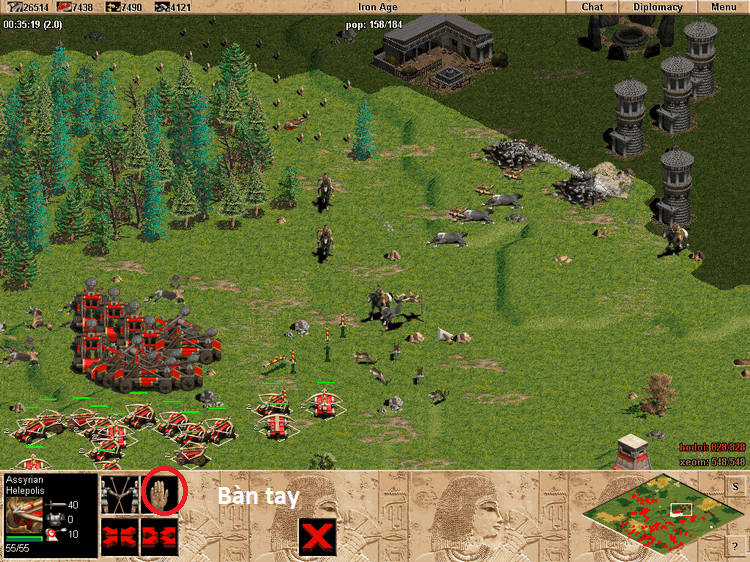Toggle the S score button beside minimap
Viewport: 750px width, 562px height.
[x=736, y=486]
